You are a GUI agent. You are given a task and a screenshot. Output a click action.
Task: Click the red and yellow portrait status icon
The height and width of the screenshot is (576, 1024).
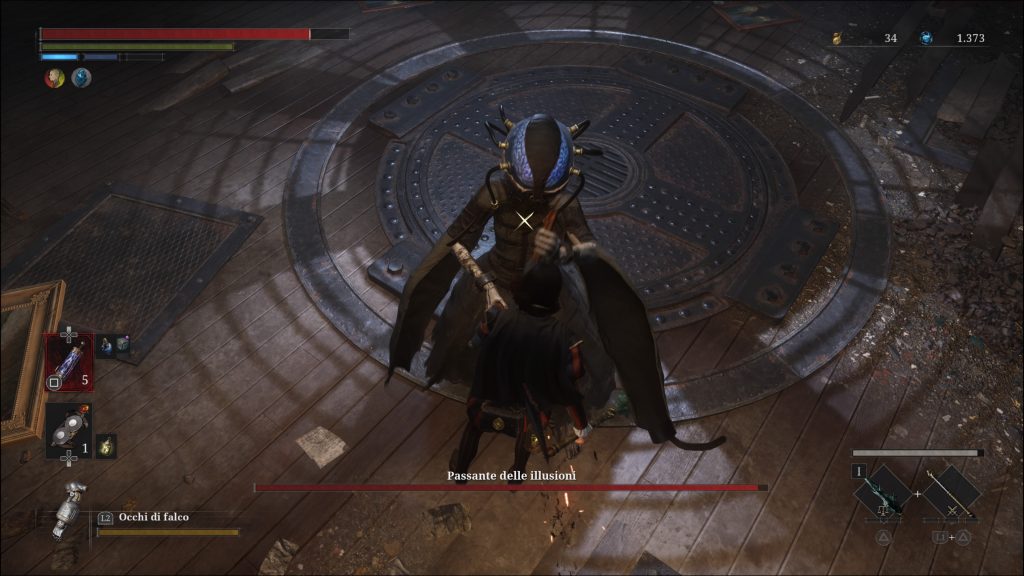point(54,78)
